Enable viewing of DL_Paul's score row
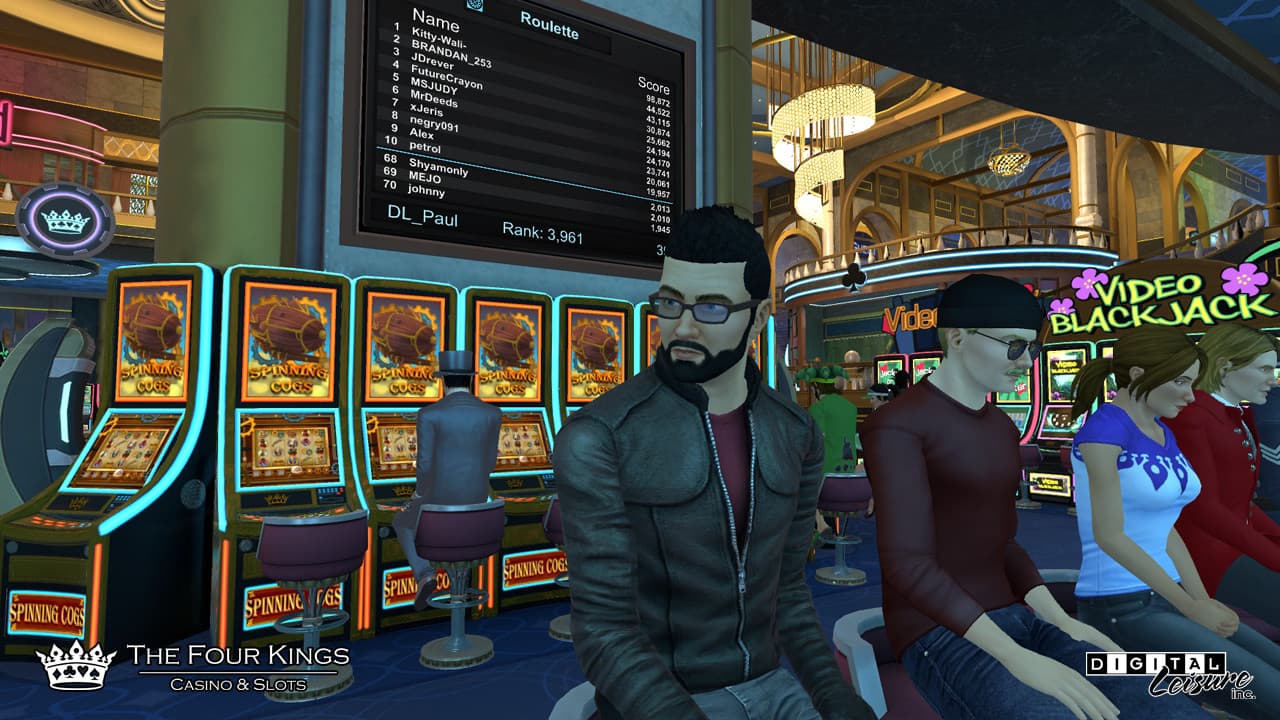Viewport: 1280px width, 720px height. tap(423, 215)
